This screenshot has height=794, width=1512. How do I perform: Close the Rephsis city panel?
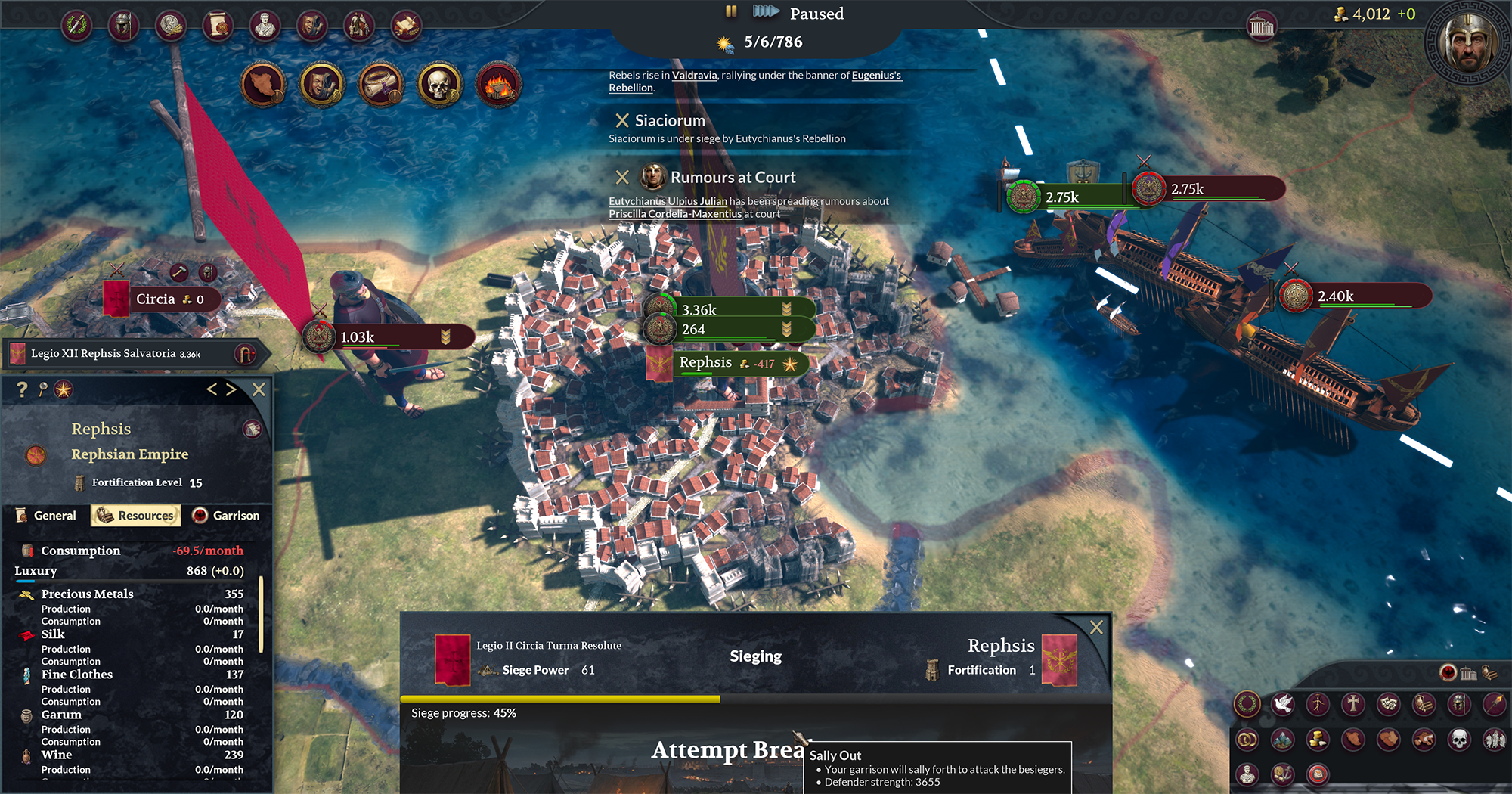[x=259, y=389]
